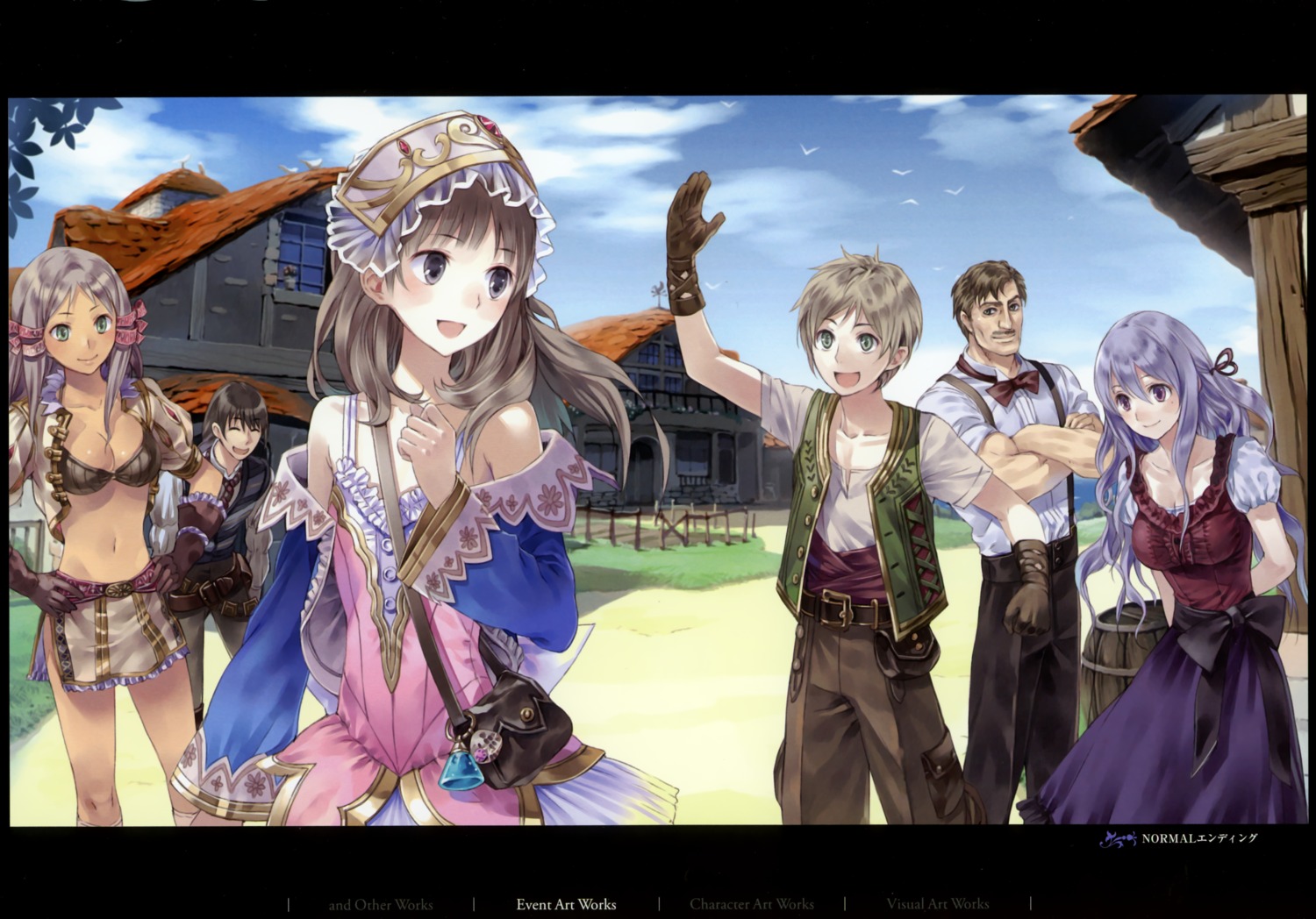Toggle the pink hair ribbon
The height and width of the screenshot is (919, 1316).
tap(132, 324)
